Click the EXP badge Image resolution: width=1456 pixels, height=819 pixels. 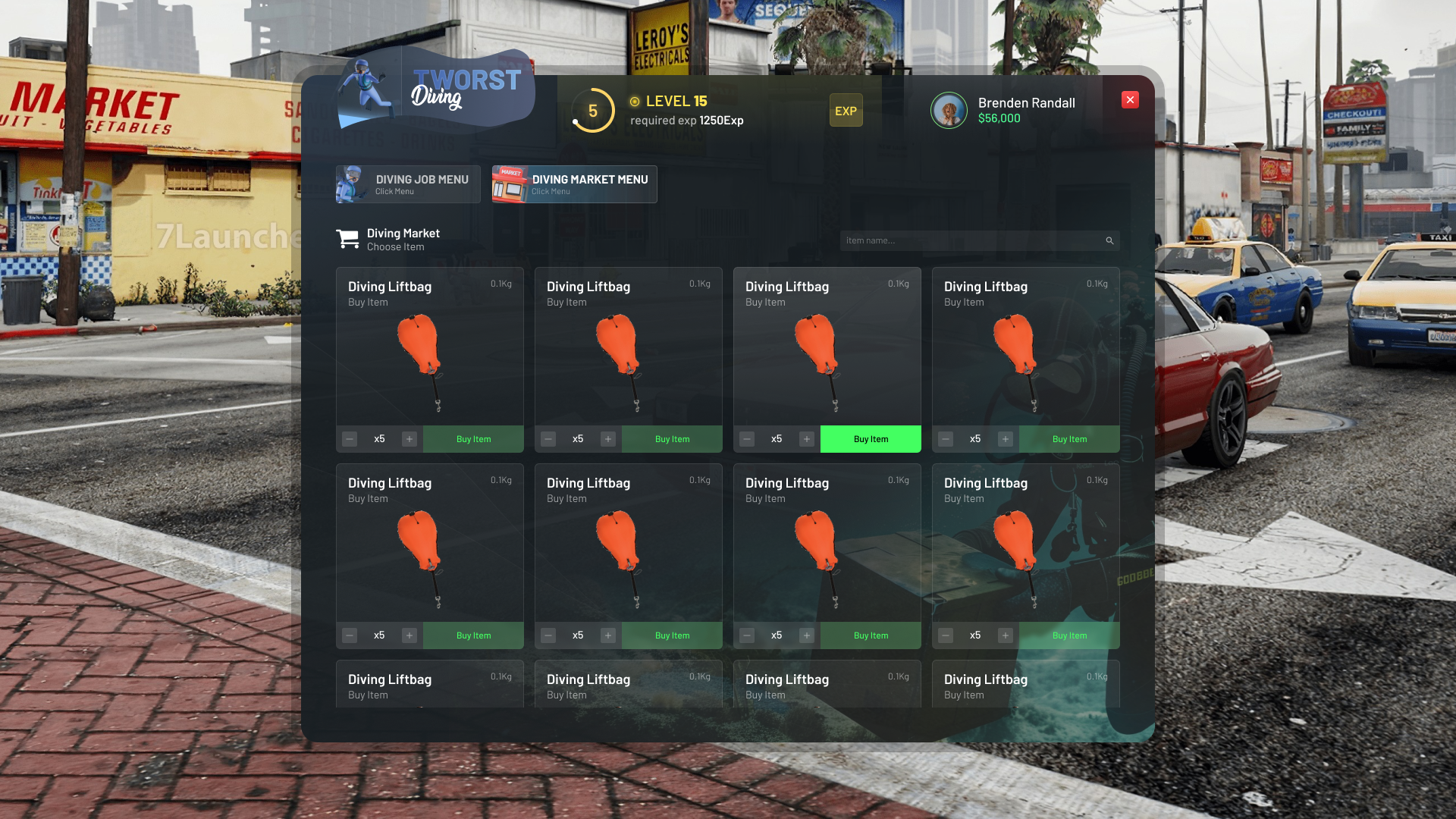point(846,110)
